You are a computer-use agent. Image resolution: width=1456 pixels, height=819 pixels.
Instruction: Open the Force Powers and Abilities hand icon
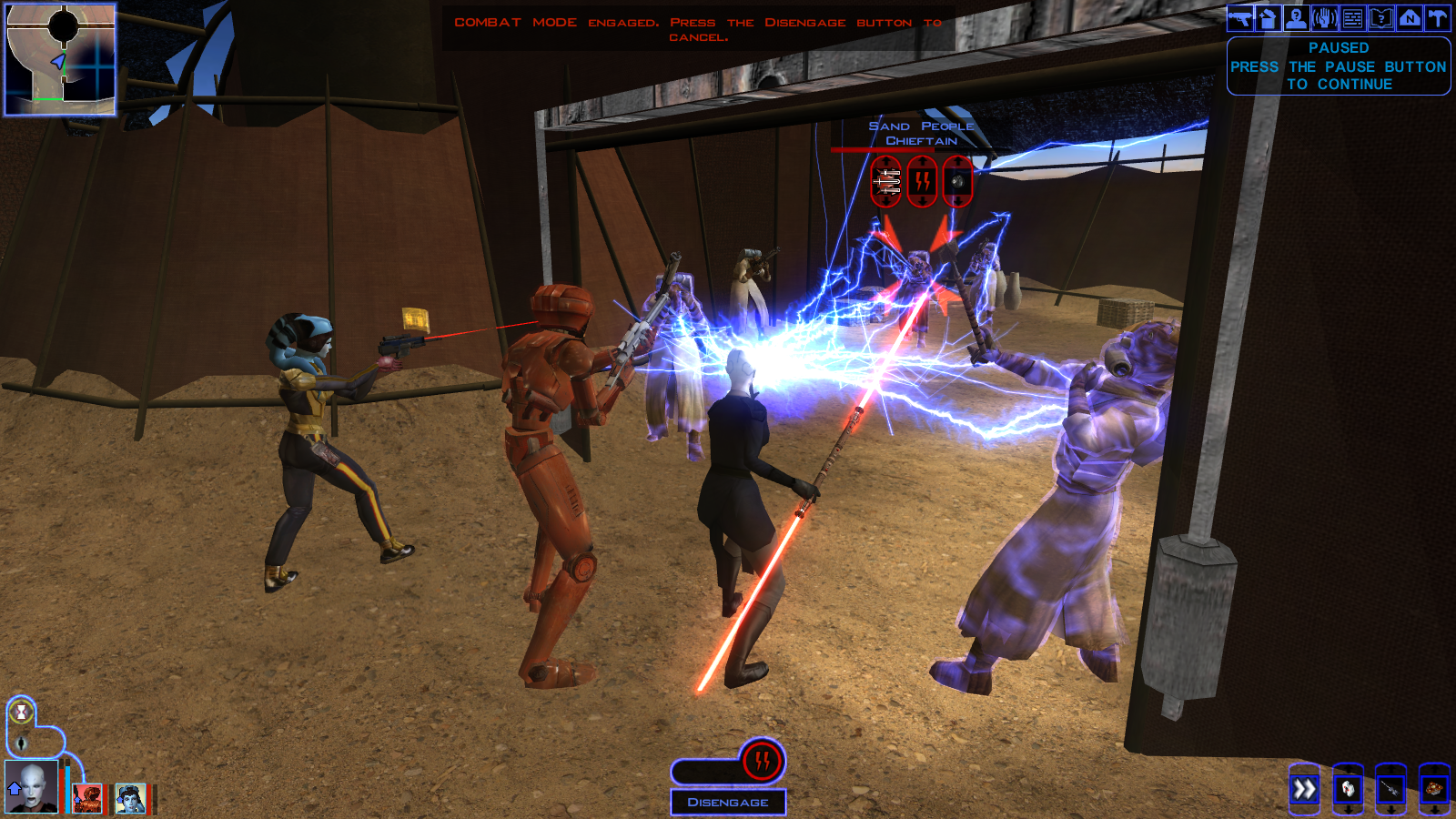click(1324, 17)
